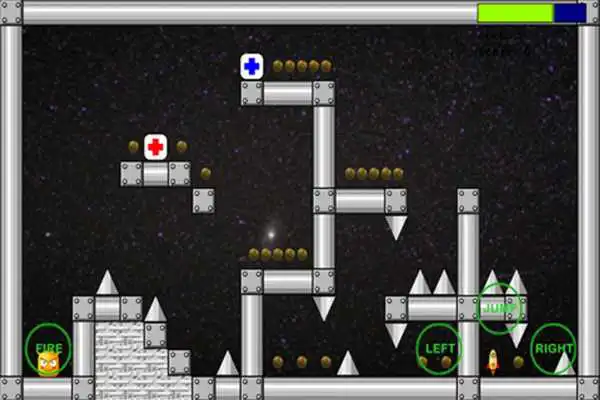Image resolution: width=600 pixels, height=400 pixels.
Task: Tap the RIGHT movement button
Action: [553, 349]
